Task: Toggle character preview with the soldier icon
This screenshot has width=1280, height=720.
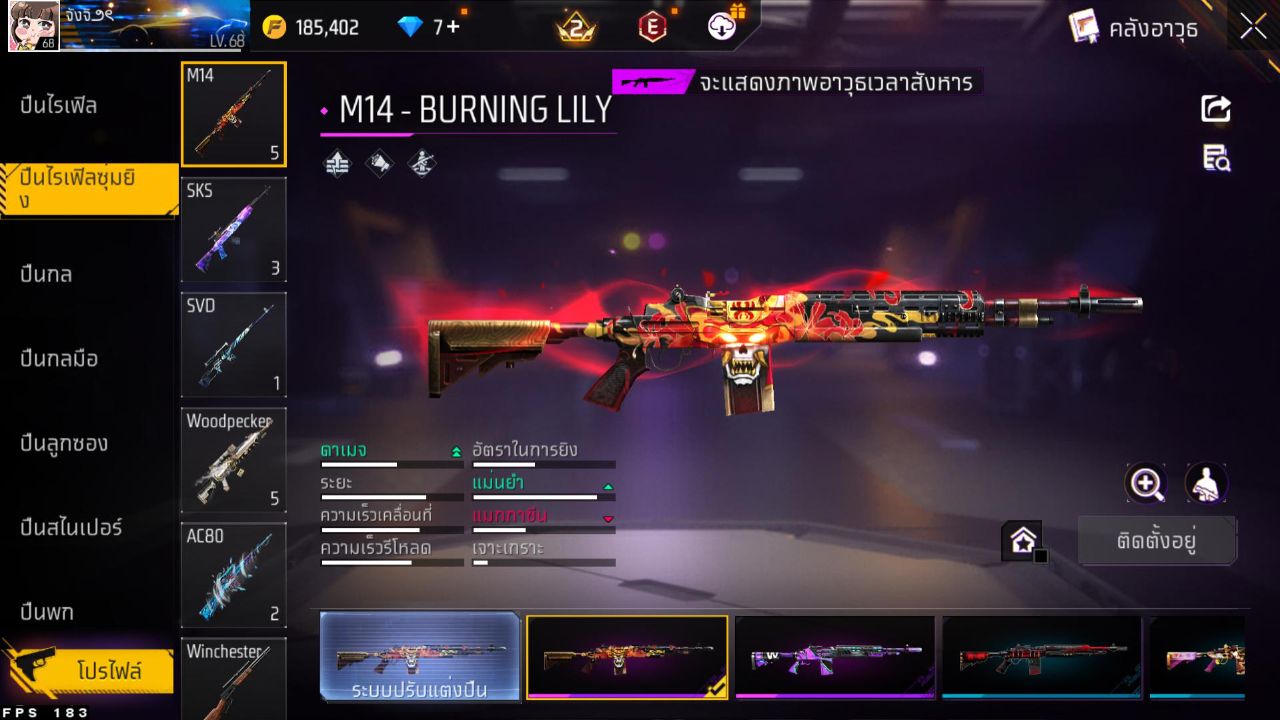Action: 1206,484
